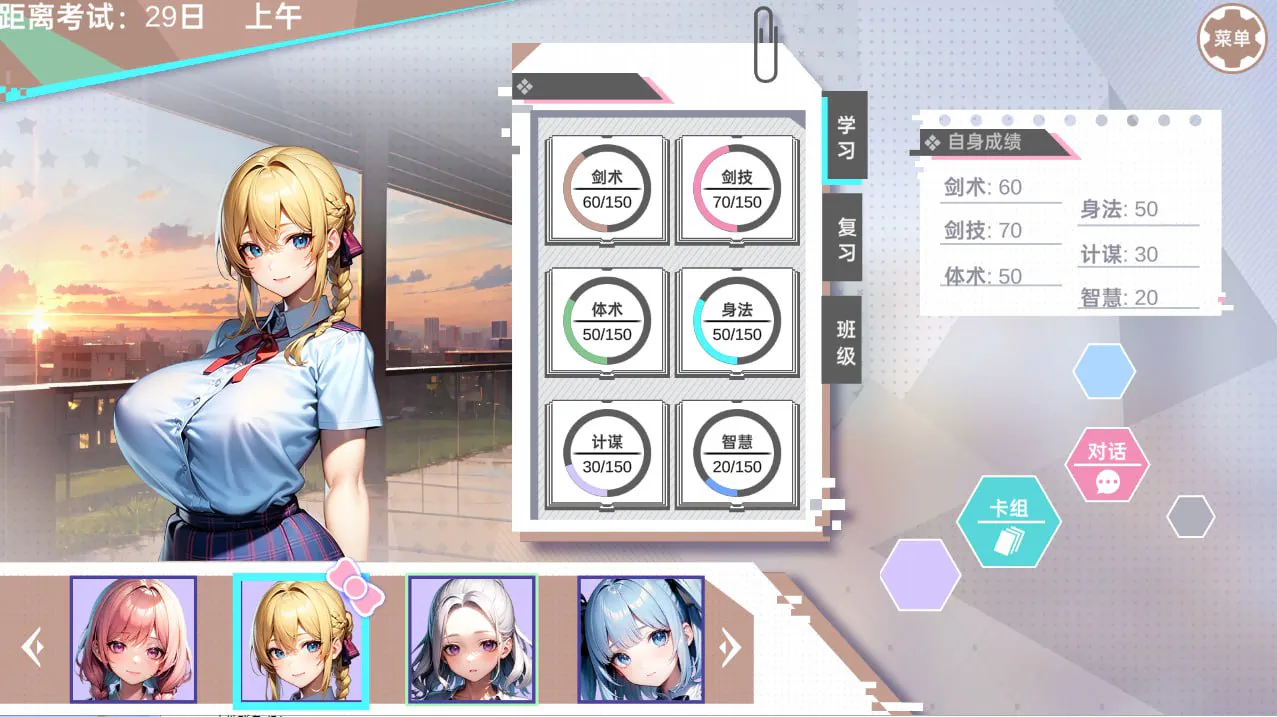Open the 对话 dialogue hexagon
This screenshot has width=1277, height=717.
(1107, 465)
